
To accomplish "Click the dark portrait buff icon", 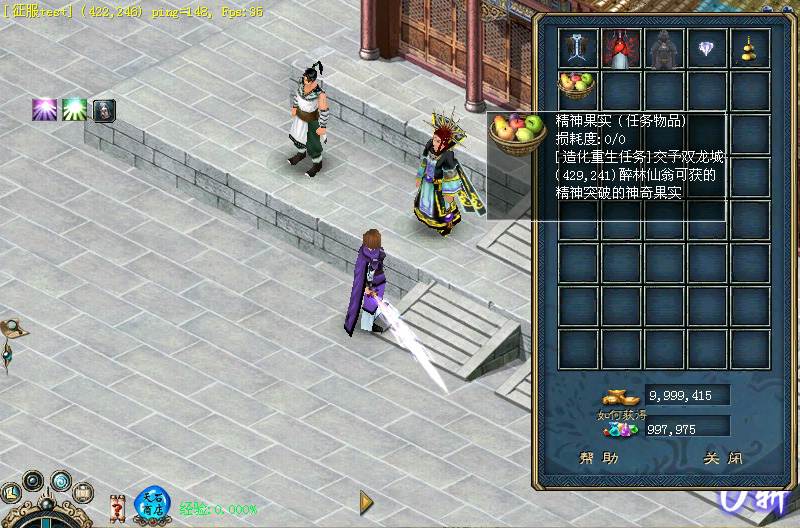I will 104,110.
